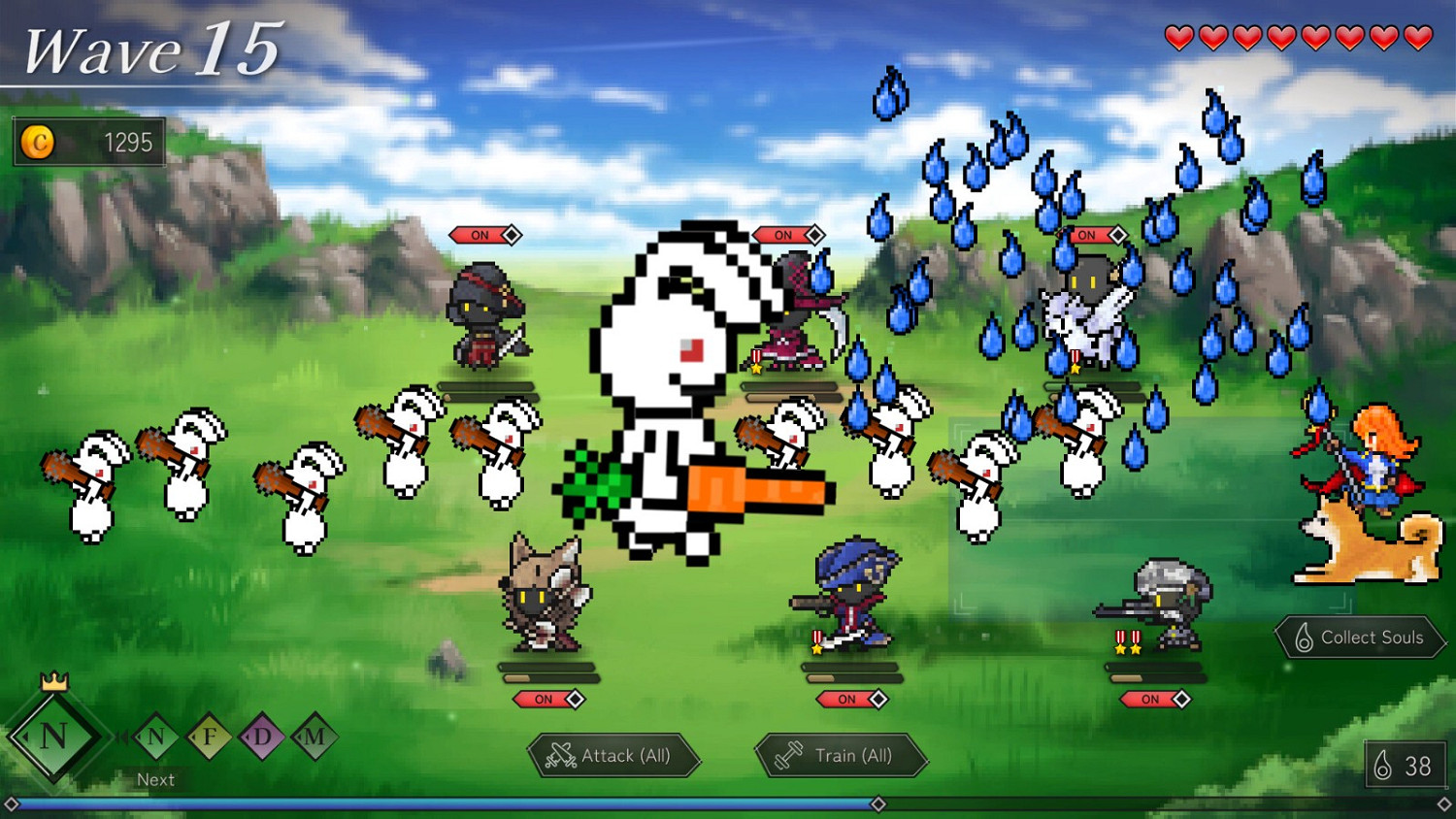Click the blue wave progress bar
This screenshot has width=1456, height=819.
[437, 803]
